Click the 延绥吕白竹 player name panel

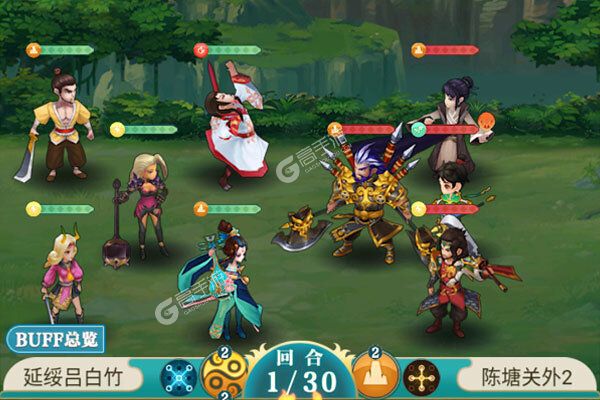point(80,379)
